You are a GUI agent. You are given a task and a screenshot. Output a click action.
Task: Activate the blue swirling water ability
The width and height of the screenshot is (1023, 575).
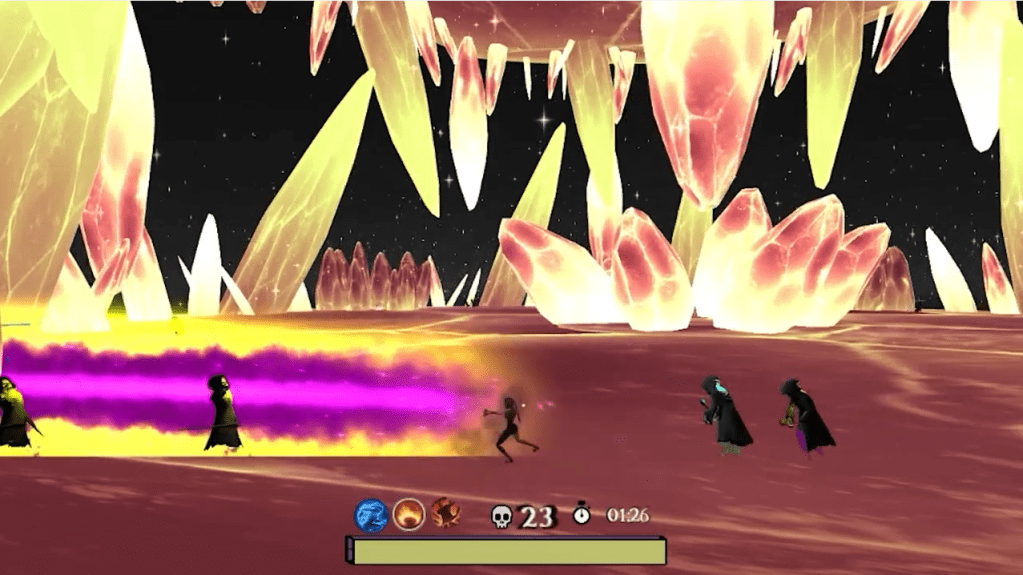[x=371, y=515]
